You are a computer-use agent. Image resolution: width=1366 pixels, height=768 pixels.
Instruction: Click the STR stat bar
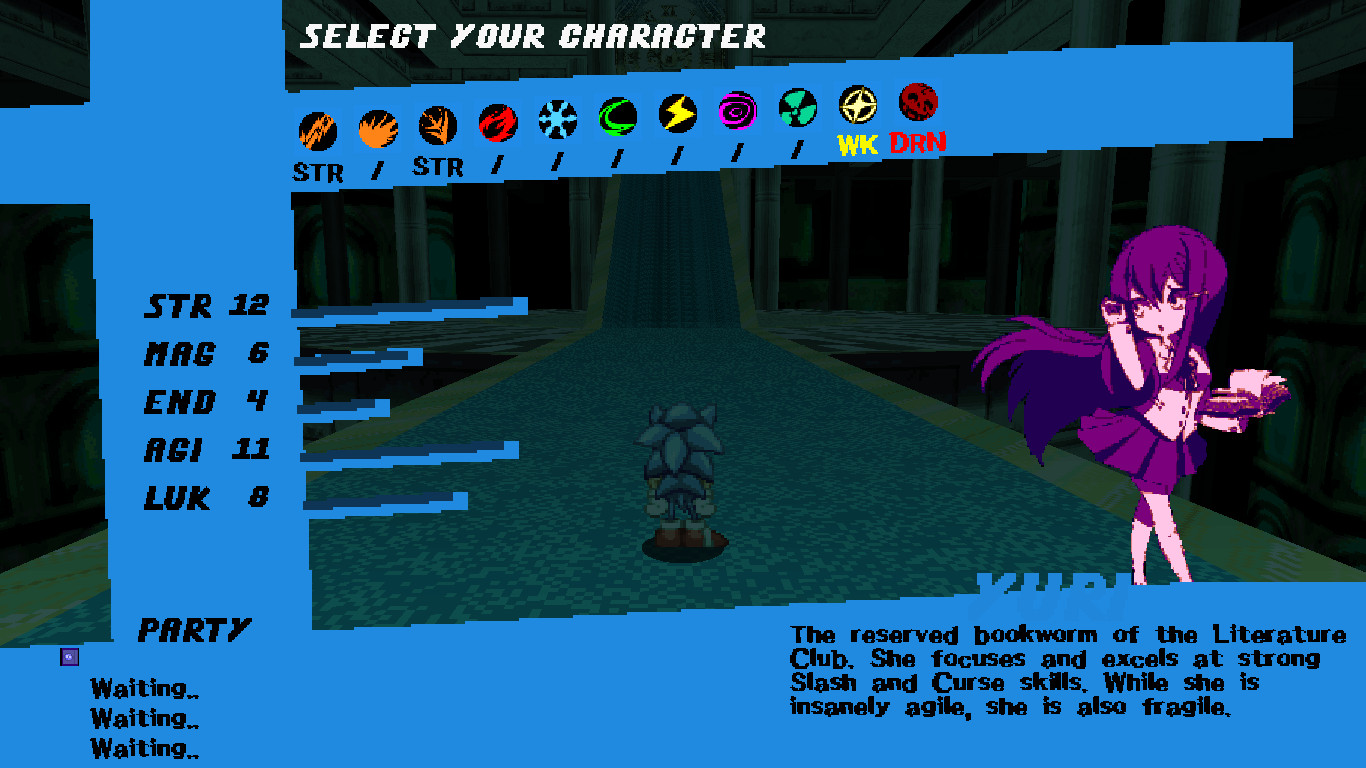(410, 305)
